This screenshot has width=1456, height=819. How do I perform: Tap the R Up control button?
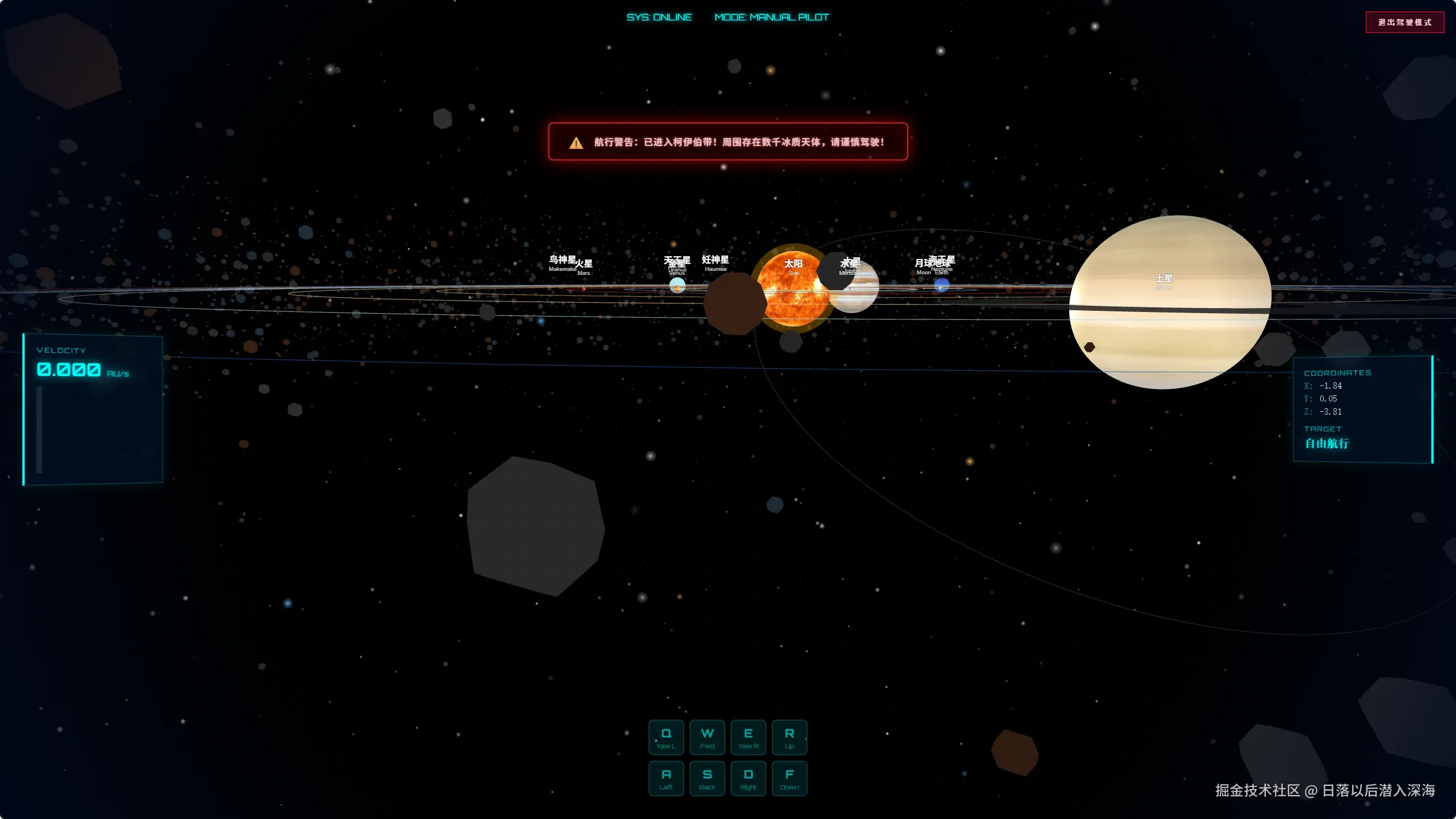790,737
